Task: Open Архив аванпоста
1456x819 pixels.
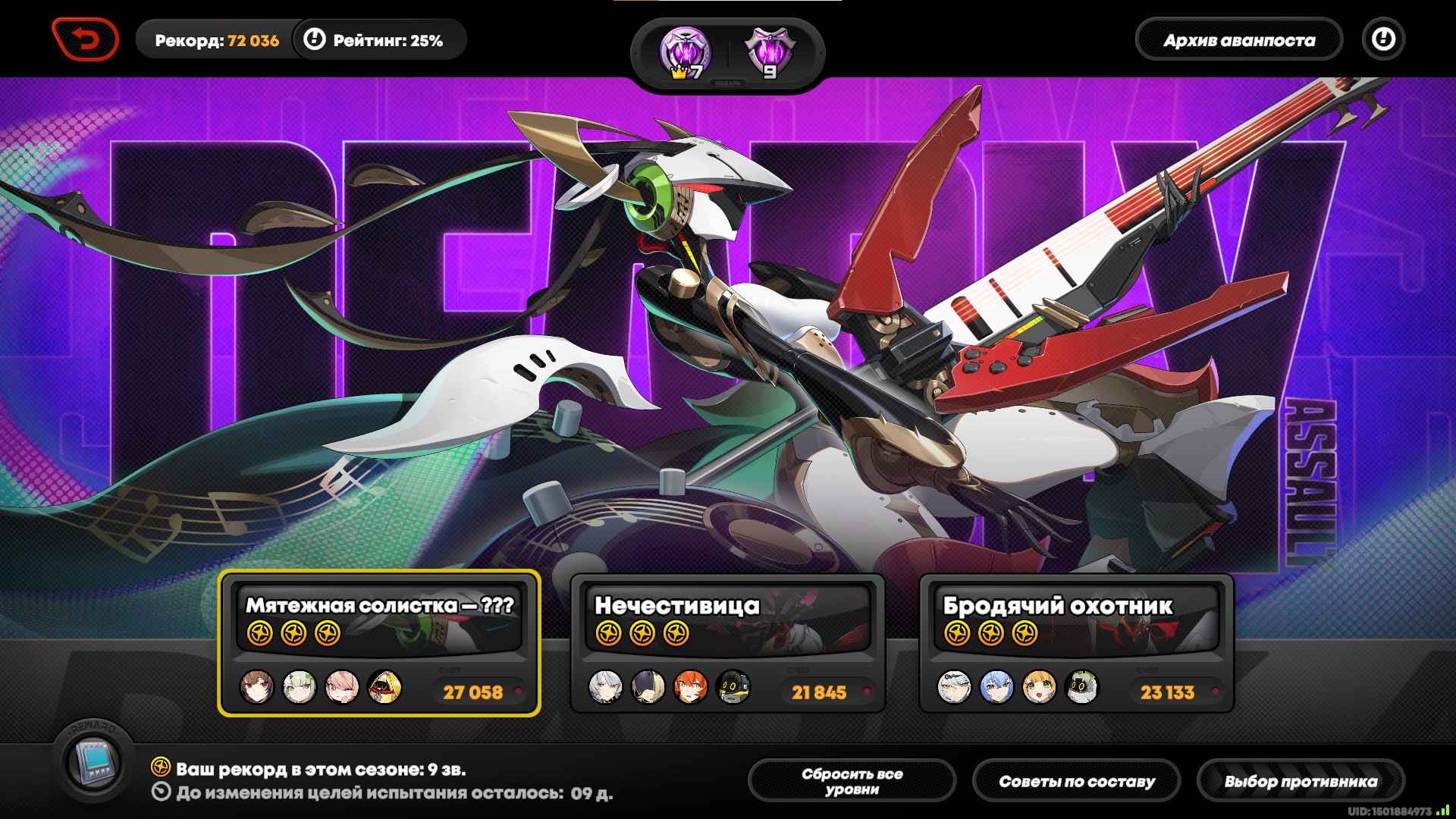Action: pyautogui.click(x=1238, y=40)
